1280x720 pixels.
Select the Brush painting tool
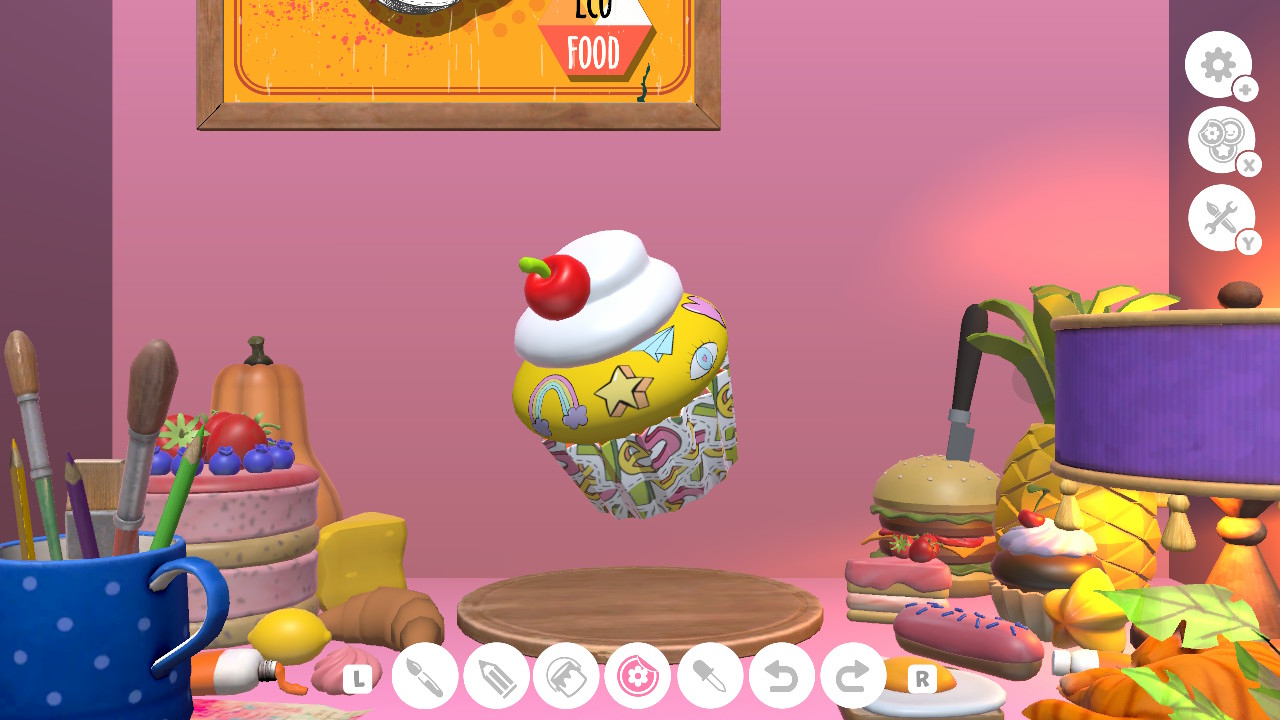(x=424, y=675)
